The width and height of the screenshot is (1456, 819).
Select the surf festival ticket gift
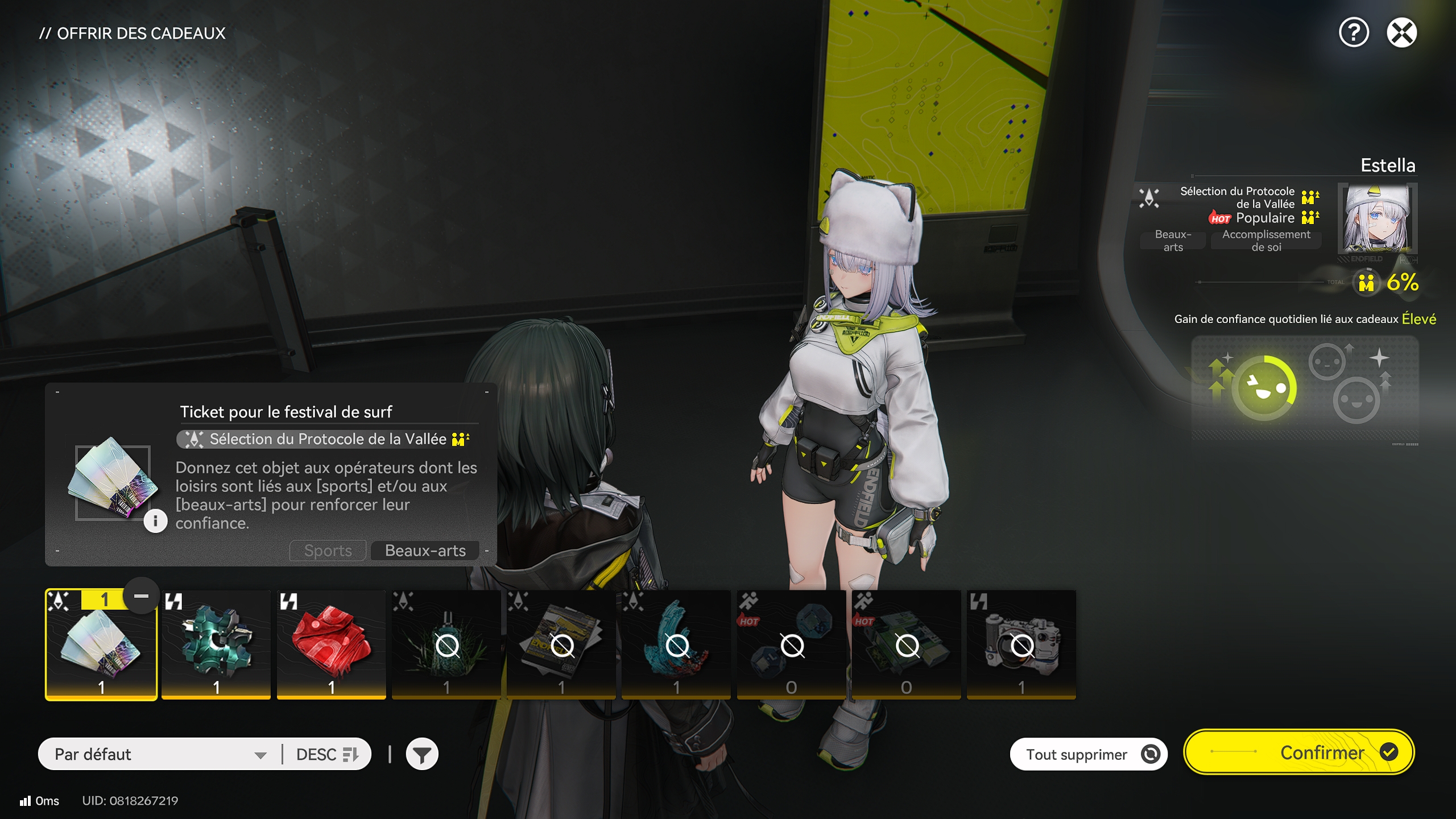click(x=101, y=643)
